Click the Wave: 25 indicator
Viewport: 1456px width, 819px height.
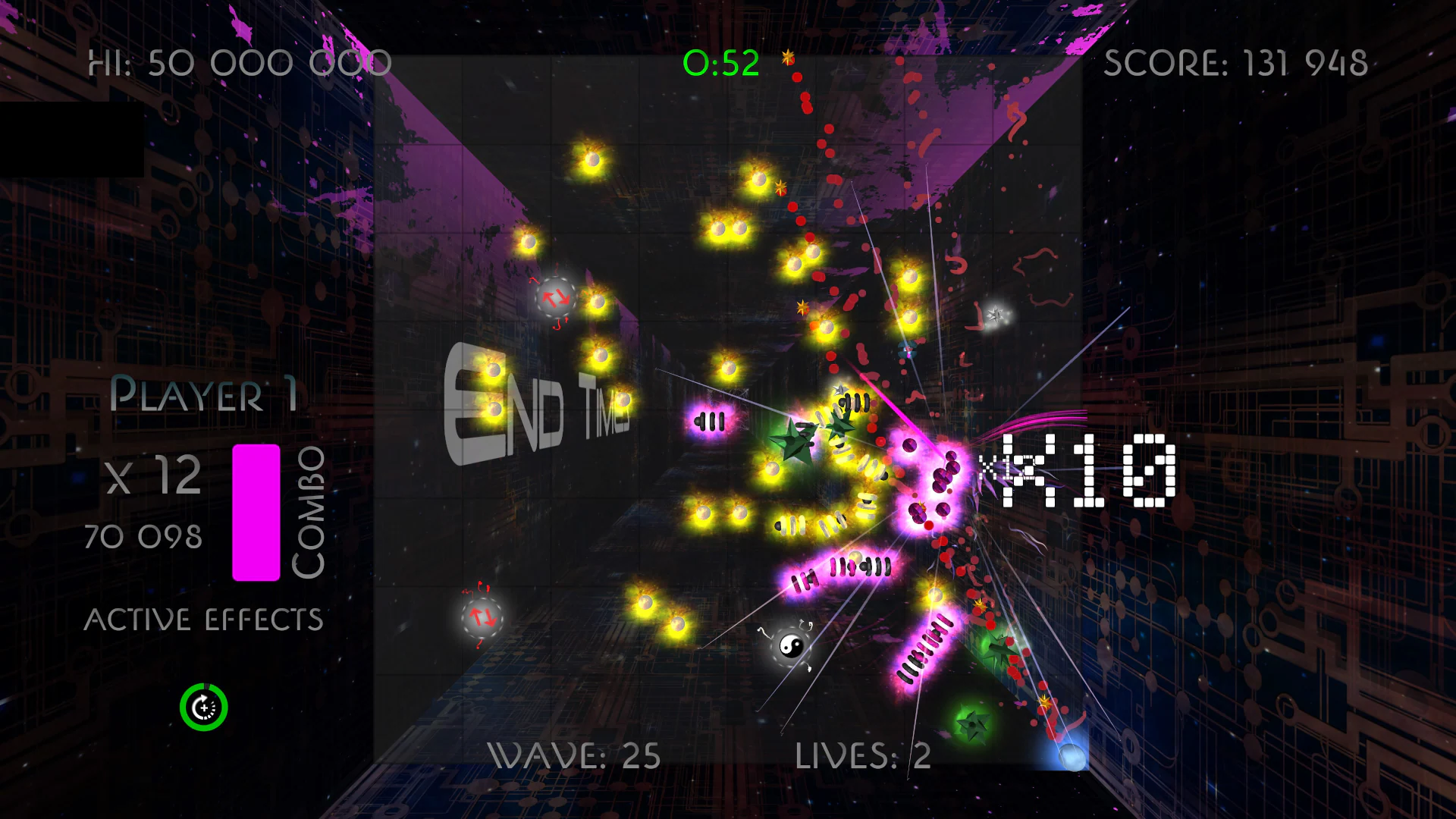(x=575, y=755)
